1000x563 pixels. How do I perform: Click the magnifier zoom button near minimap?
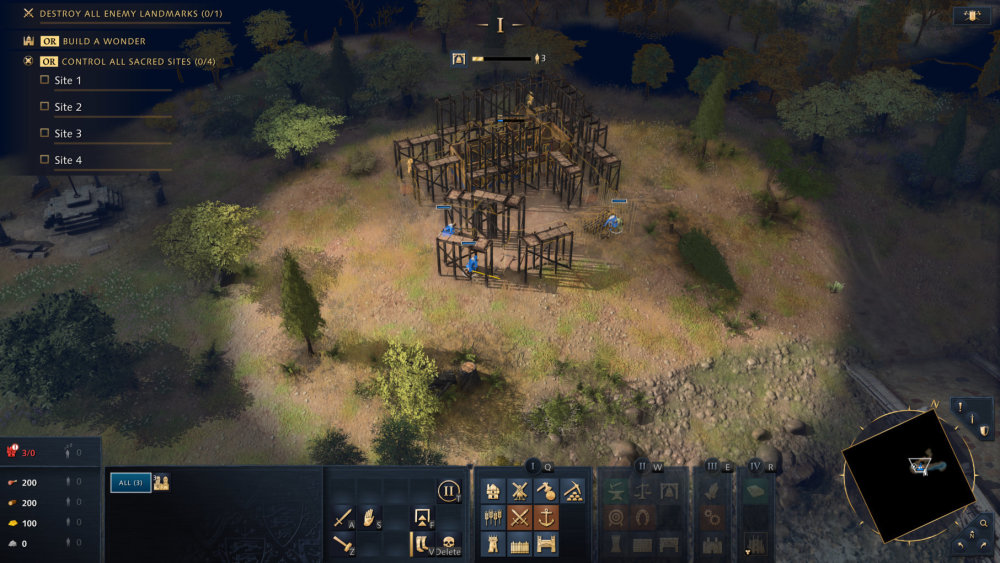click(x=984, y=522)
